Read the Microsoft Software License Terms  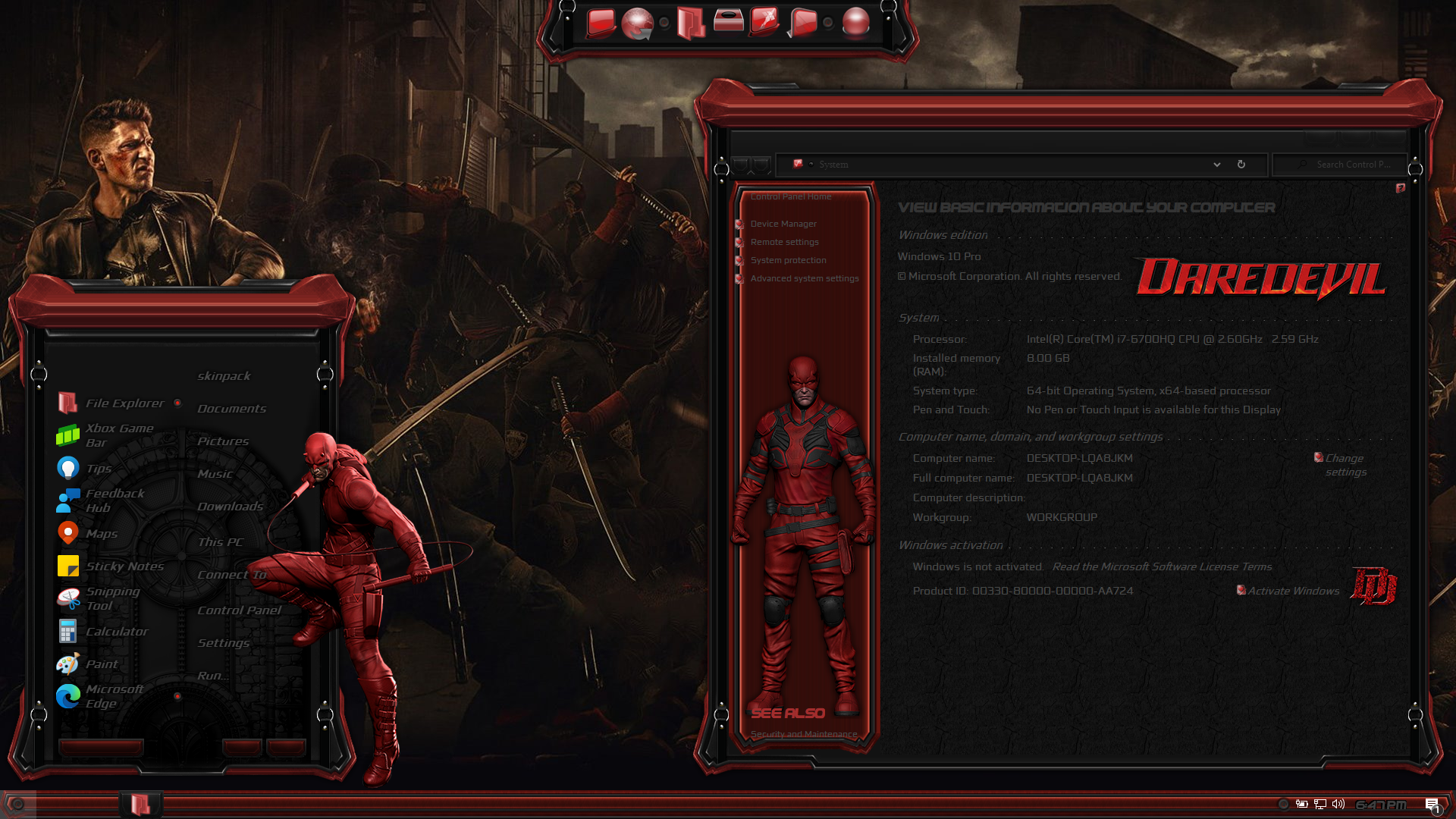(1162, 566)
